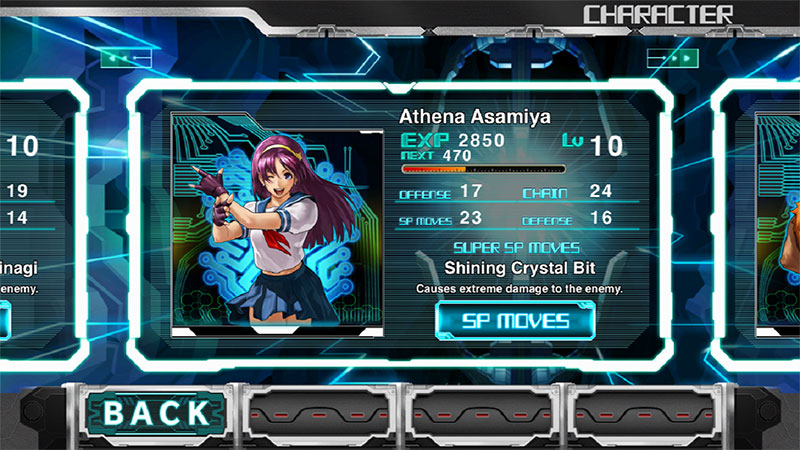
Task: Go back with the BACK button
Action: (157, 411)
